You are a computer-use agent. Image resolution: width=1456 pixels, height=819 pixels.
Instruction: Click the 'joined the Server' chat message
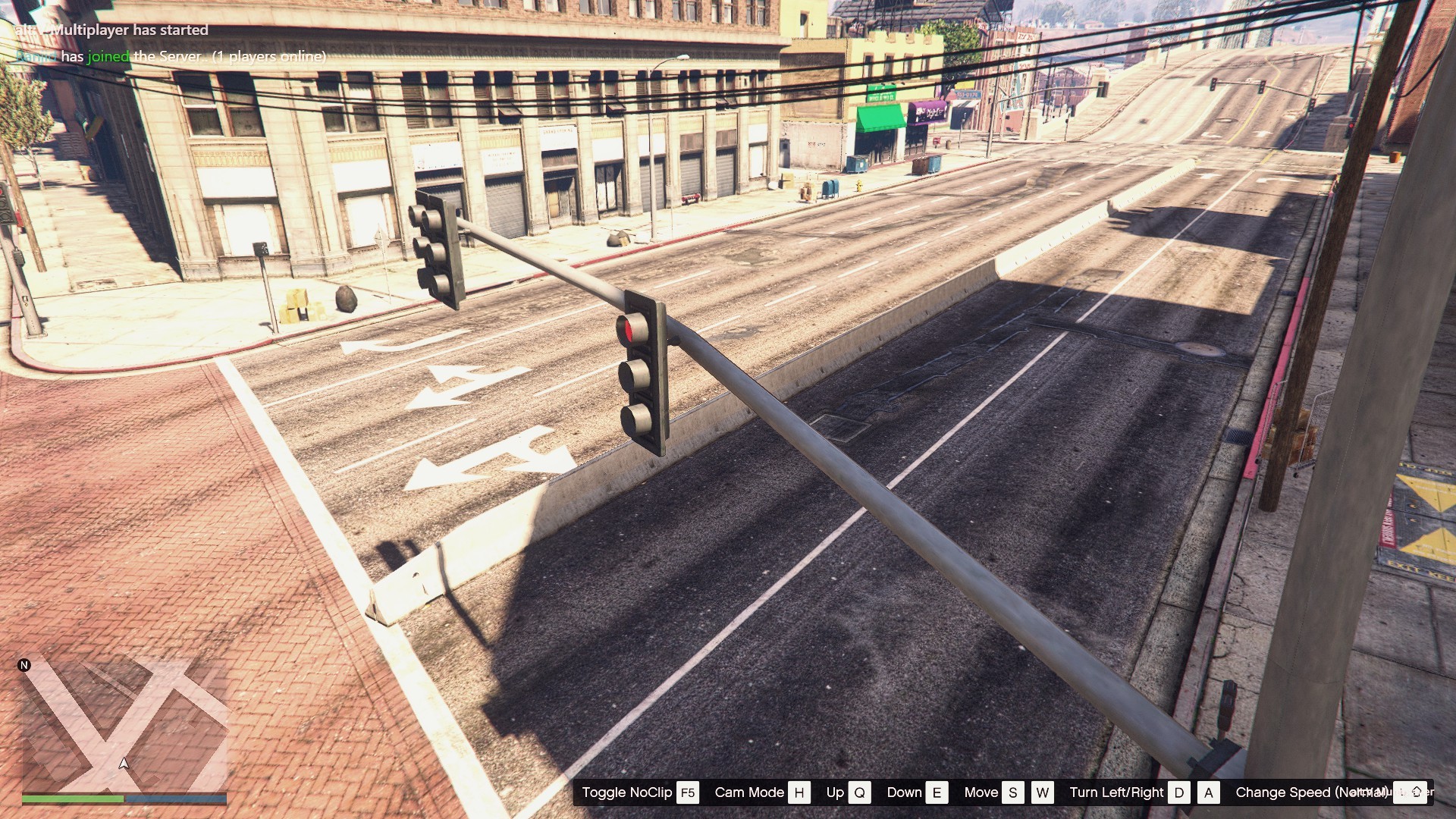[x=171, y=56]
